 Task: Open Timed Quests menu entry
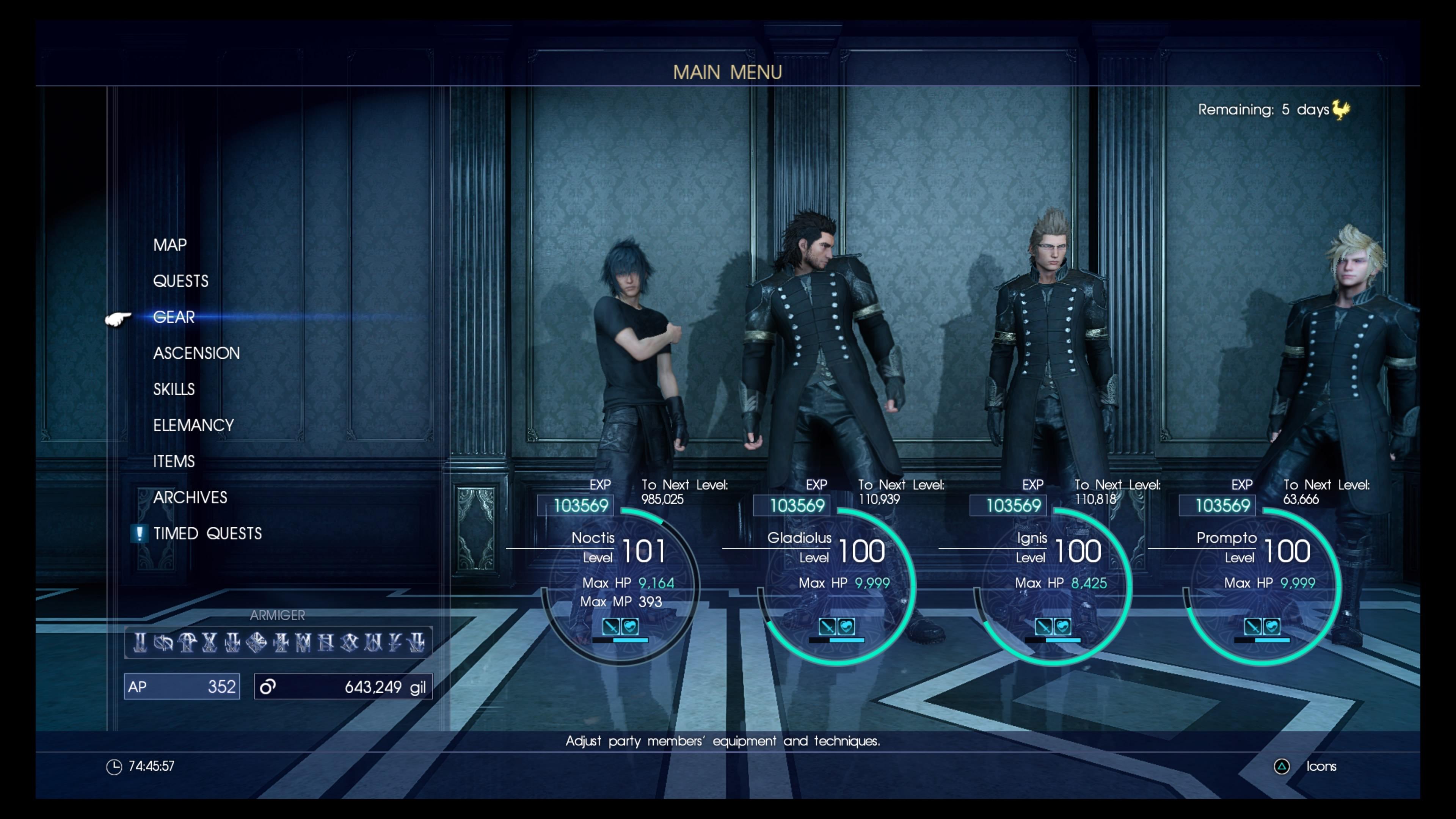[207, 533]
